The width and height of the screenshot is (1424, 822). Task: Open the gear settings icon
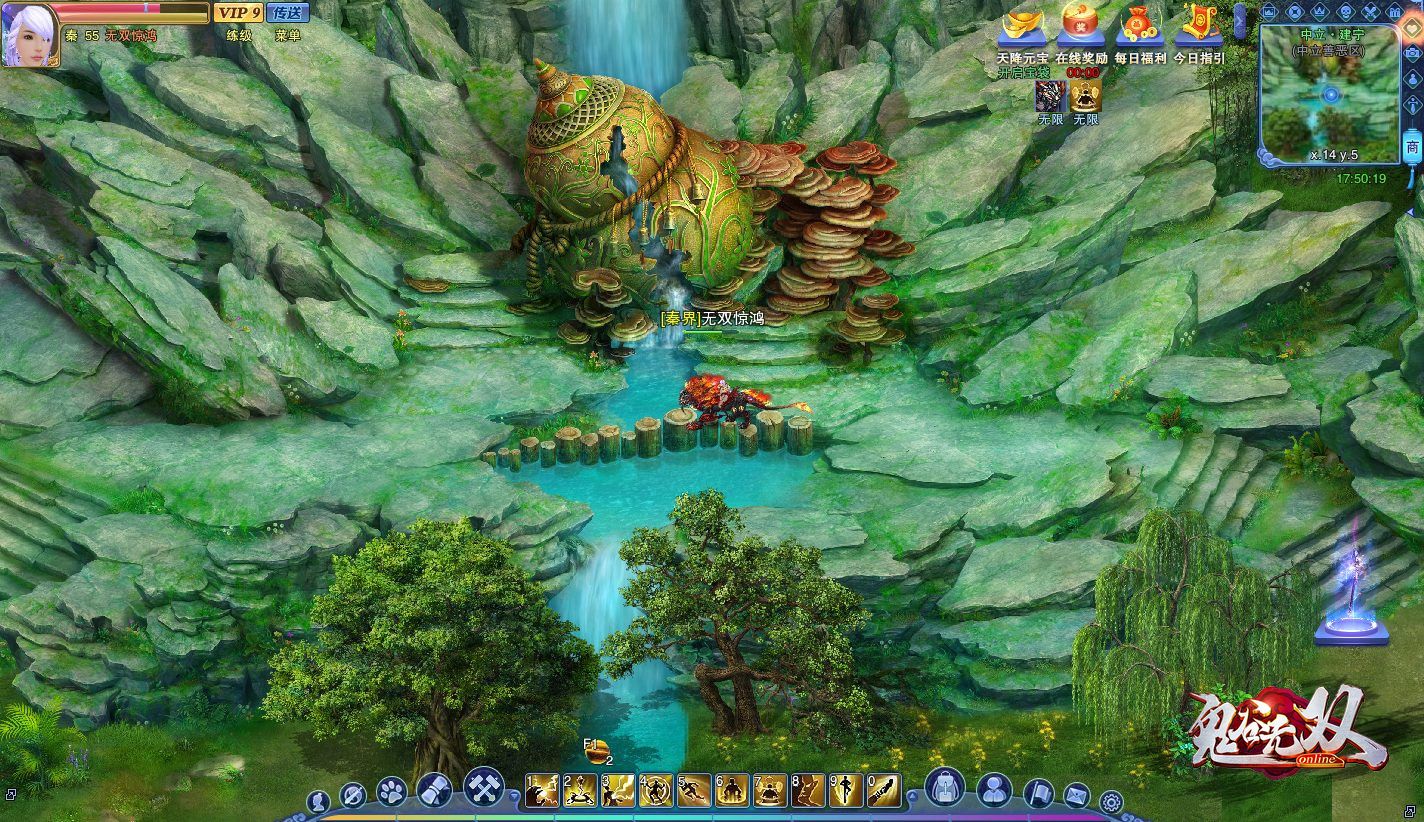point(1110,801)
